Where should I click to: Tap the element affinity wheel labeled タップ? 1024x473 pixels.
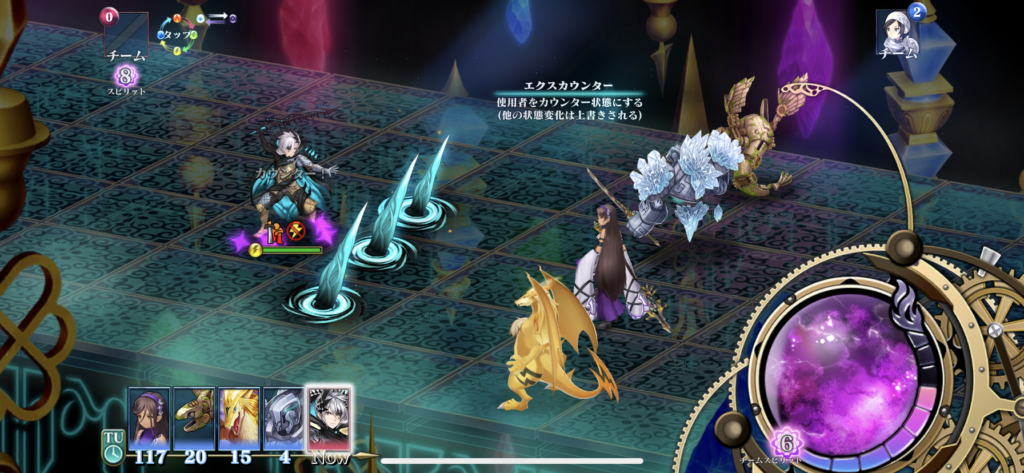[181, 35]
